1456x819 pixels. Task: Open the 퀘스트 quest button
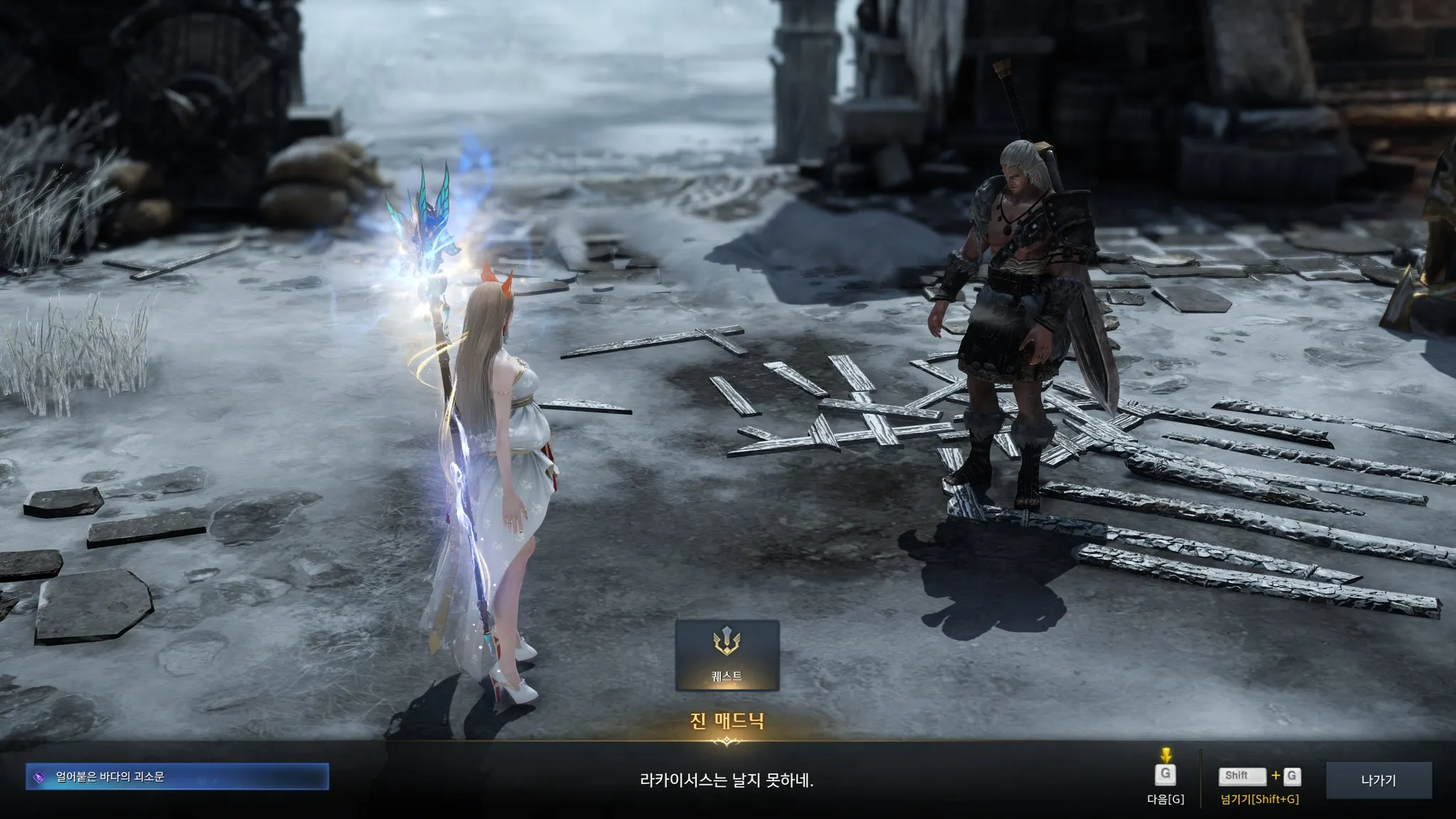coord(727,655)
